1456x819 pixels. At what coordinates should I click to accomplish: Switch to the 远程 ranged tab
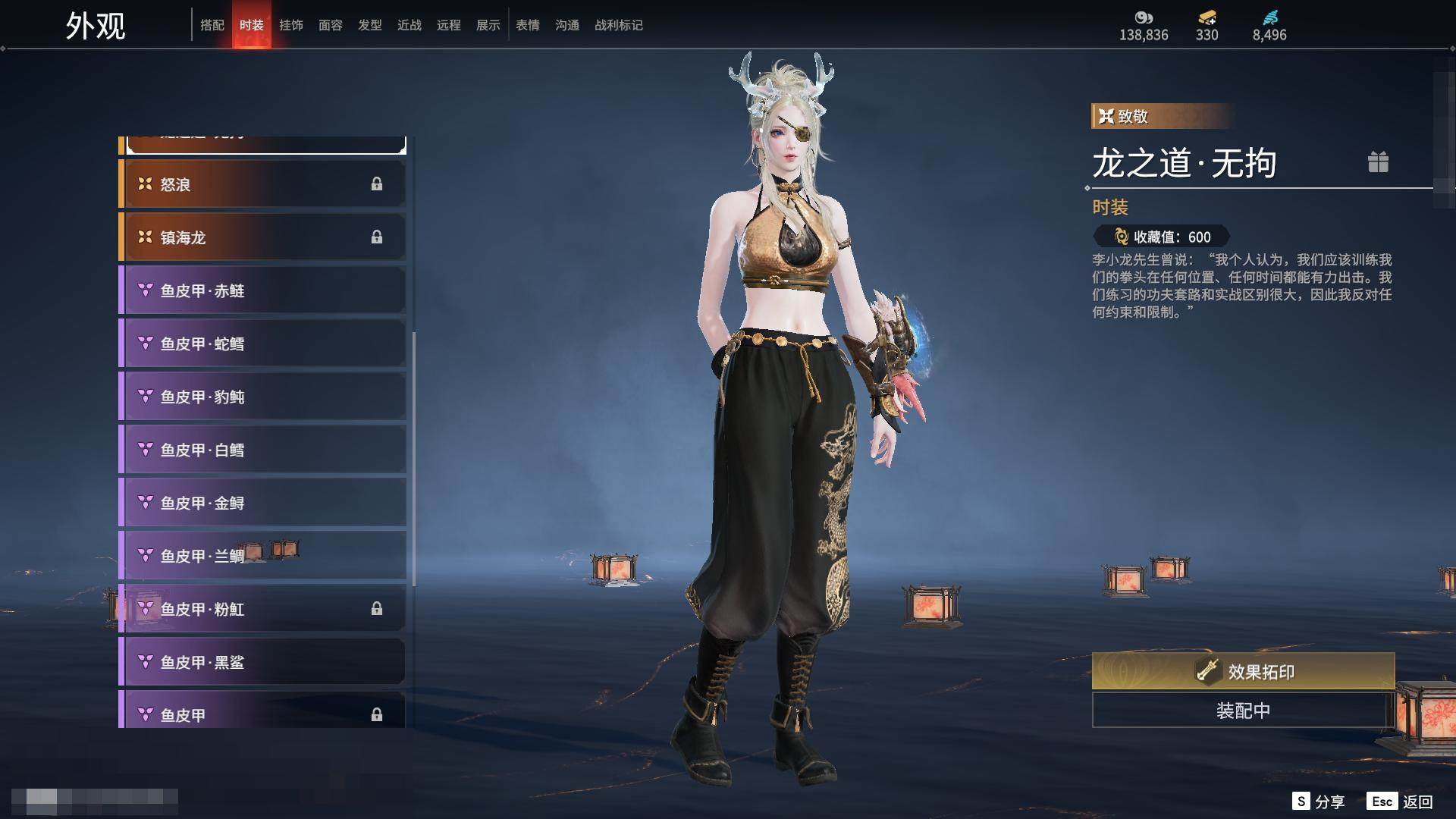(x=449, y=25)
